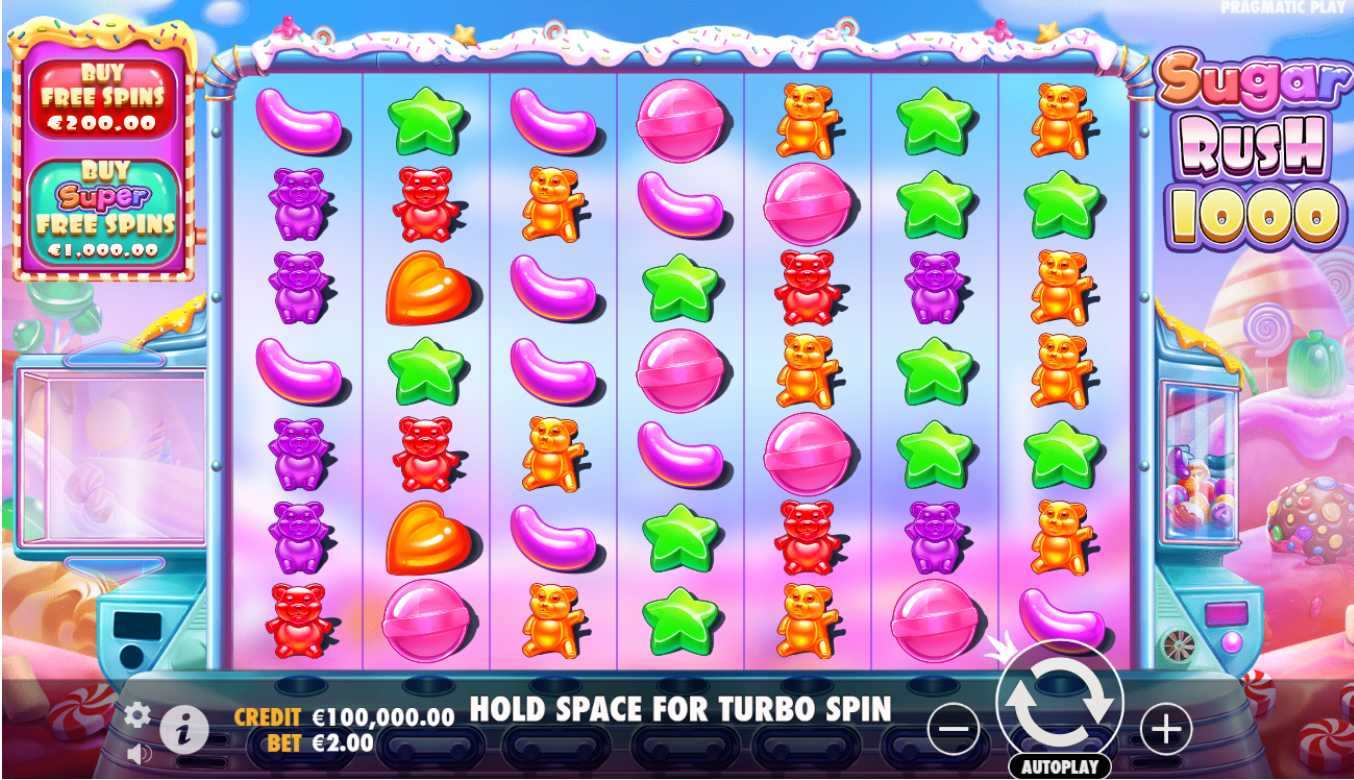Viewport: 1354px width, 780px height.
Task: Spin the reels with the circular arrows button
Action: tap(1060, 703)
